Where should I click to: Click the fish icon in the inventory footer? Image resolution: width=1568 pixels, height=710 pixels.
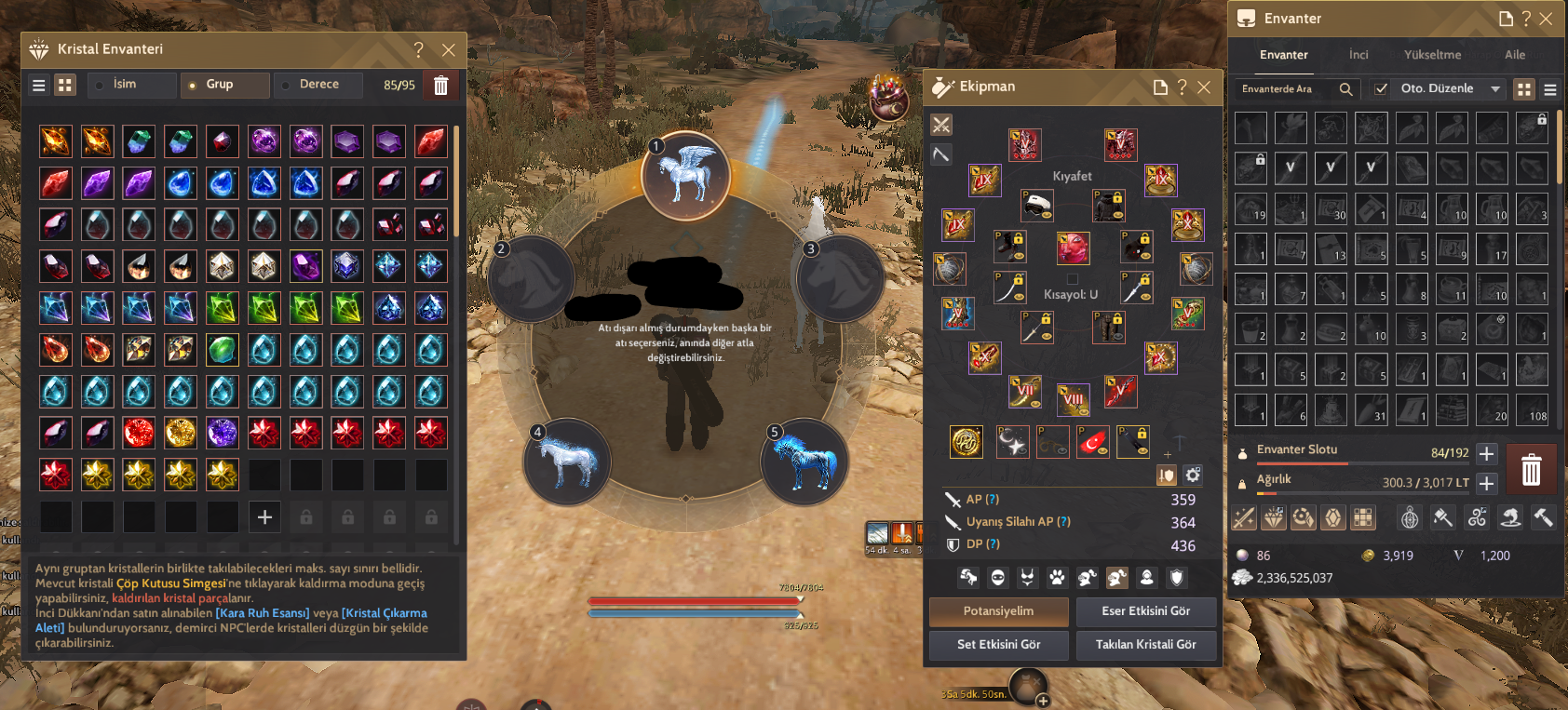(x=1509, y=517)
